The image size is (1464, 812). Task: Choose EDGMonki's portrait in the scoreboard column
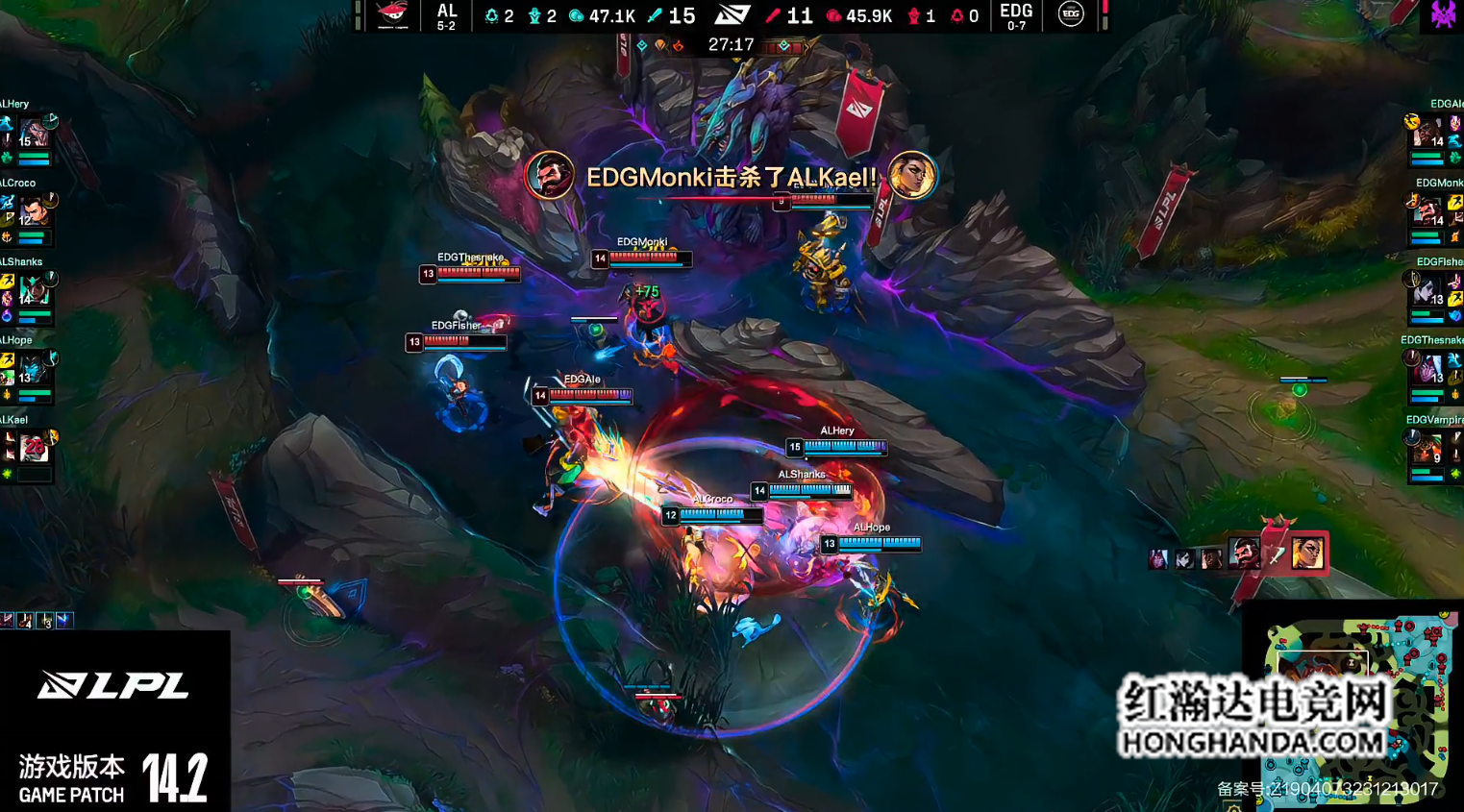(1428, 210)
